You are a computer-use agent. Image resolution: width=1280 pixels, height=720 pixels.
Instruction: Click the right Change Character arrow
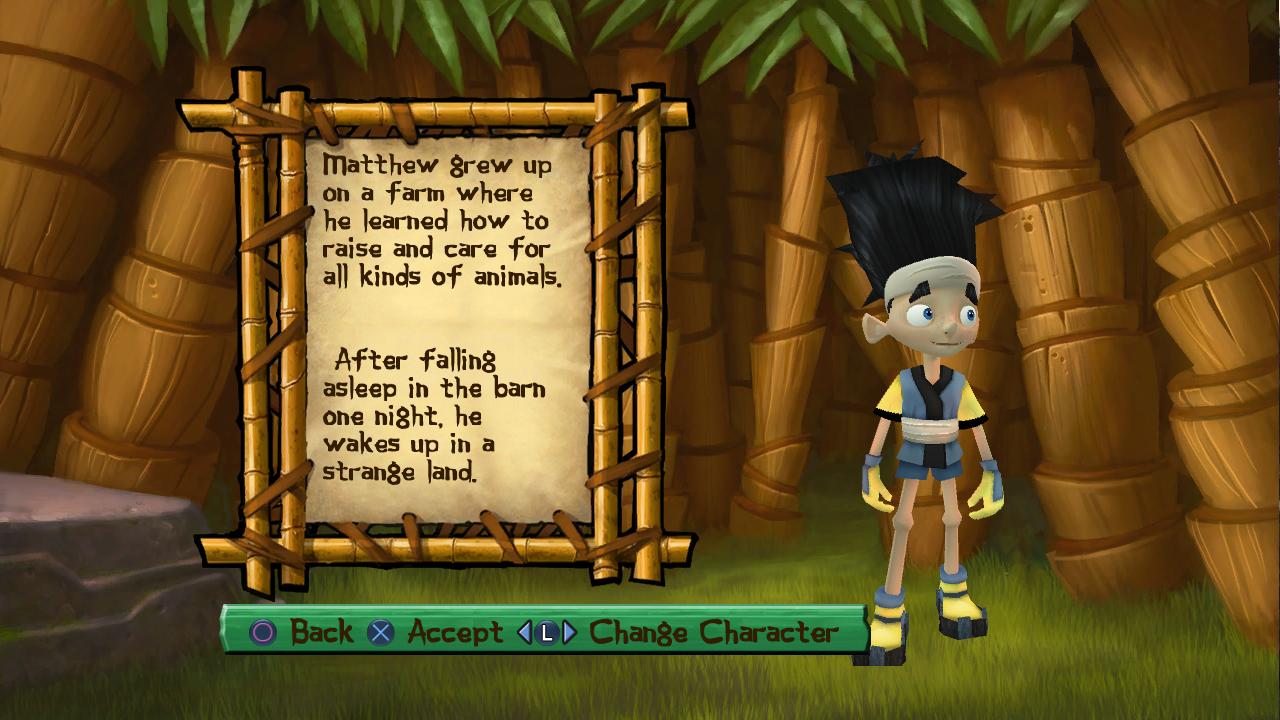coord(569,632)
